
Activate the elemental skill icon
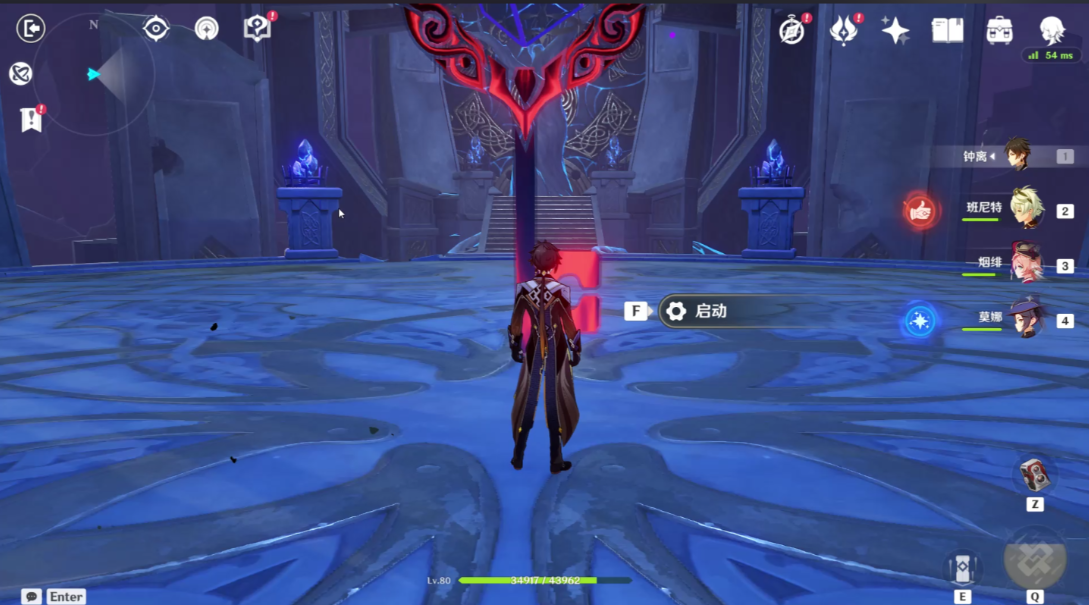pos(963,568)
